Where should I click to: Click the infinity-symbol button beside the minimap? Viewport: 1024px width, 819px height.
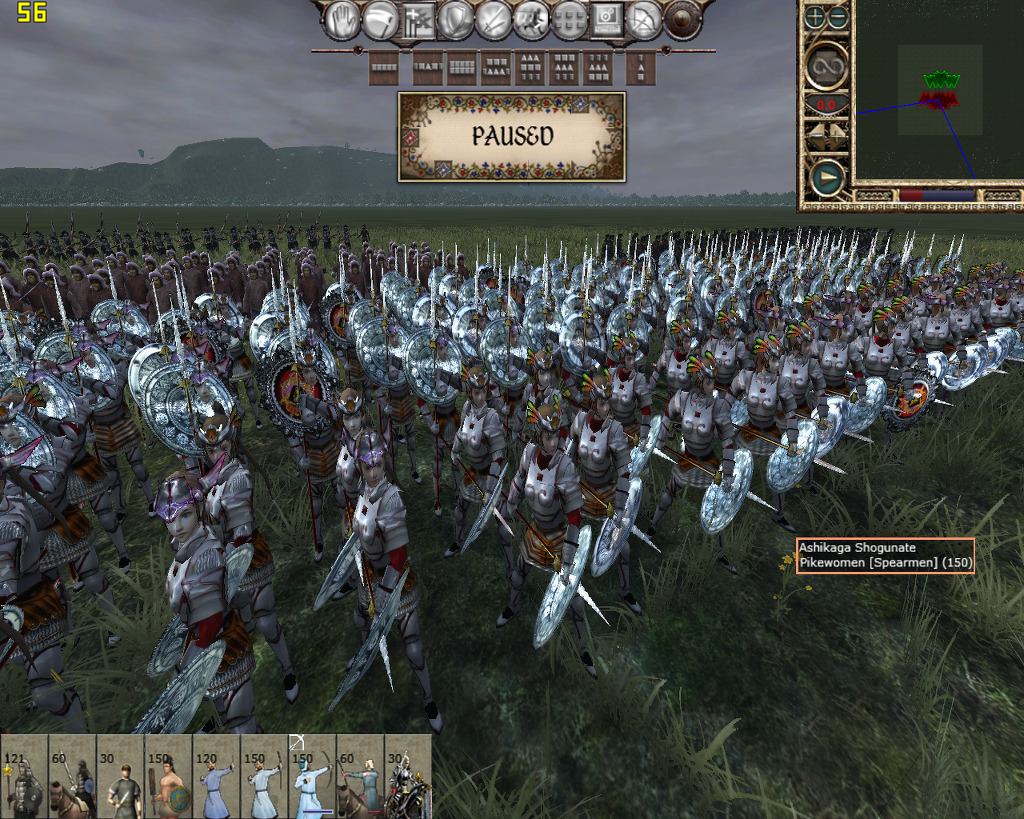click(828, 66)
